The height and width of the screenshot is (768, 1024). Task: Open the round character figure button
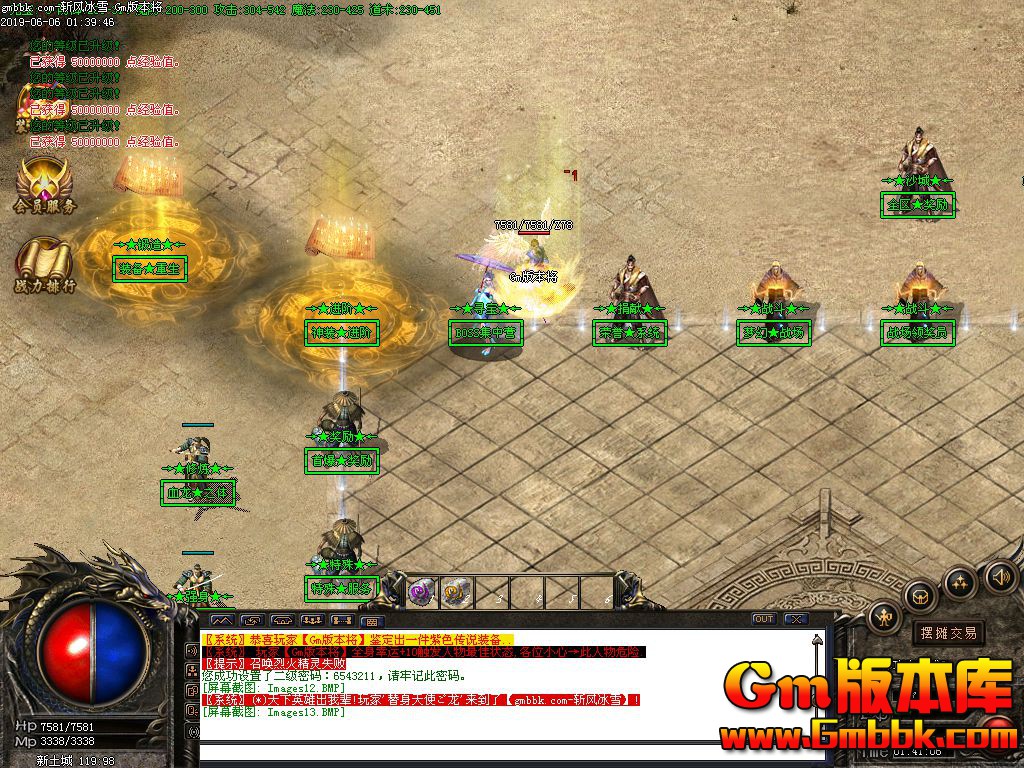click(885, 618)
